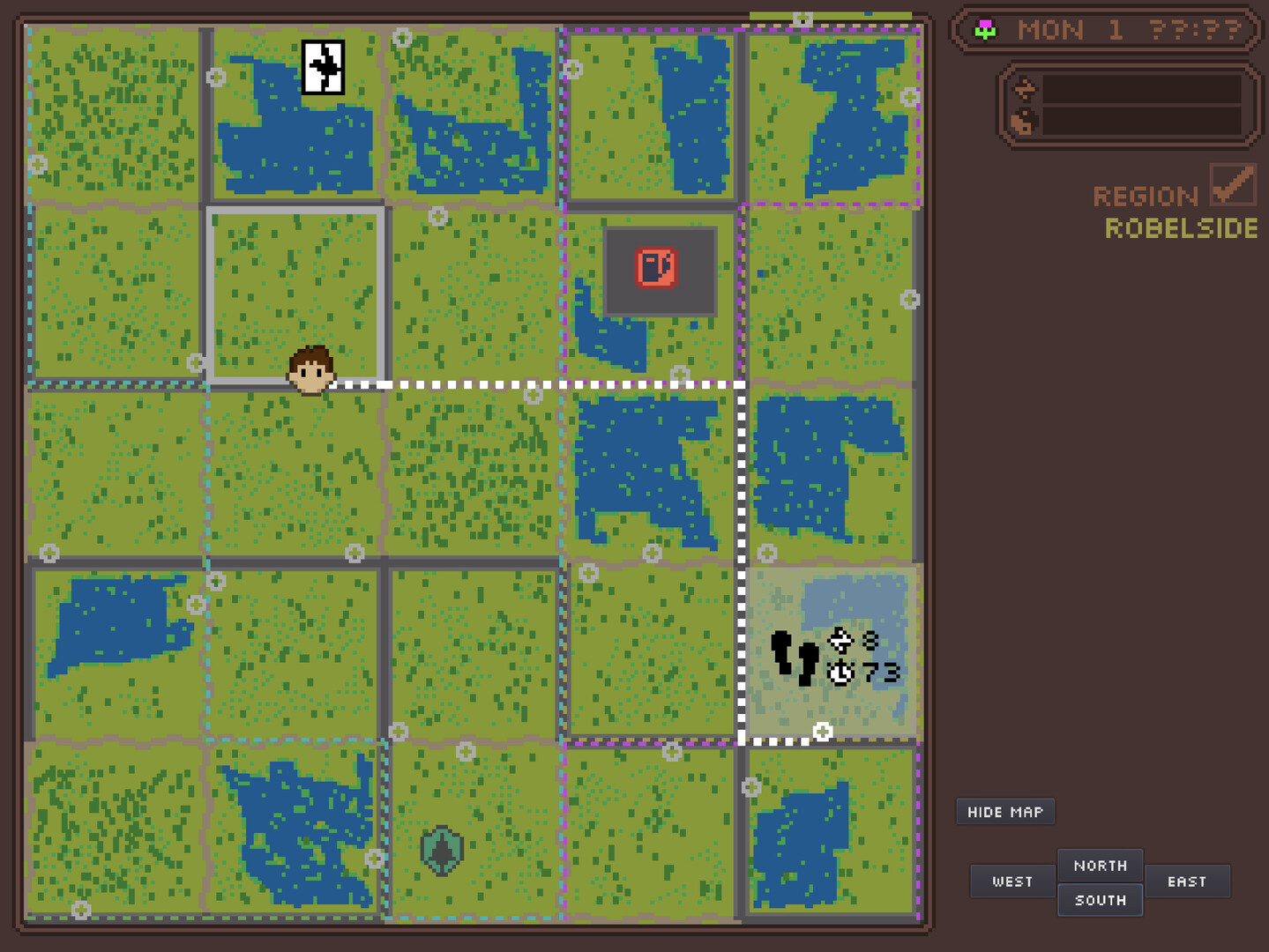Click the crow warning sign on the northern tile
The height and width of the screenshot is (952, 1269).
click(323, 67)
